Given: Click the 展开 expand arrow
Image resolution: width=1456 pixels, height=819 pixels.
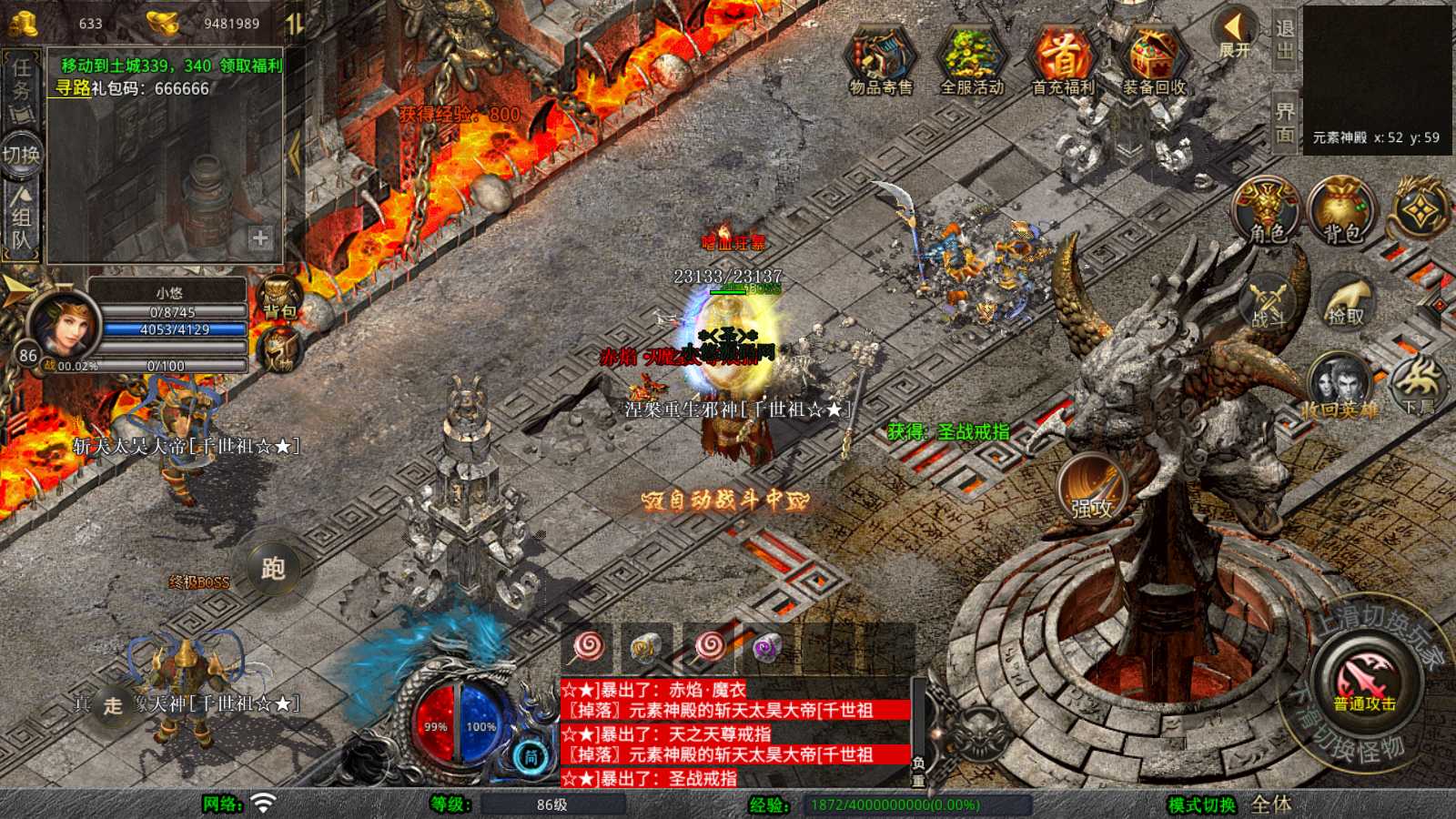Looking at the screenshot, I should coord(1235,35).
